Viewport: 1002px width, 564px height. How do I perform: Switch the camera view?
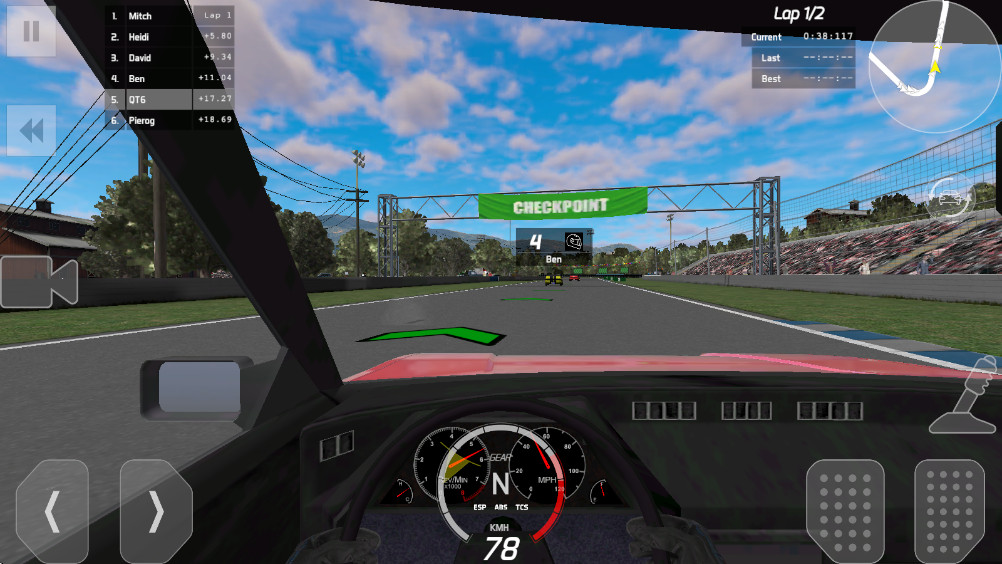pos(39,282)
